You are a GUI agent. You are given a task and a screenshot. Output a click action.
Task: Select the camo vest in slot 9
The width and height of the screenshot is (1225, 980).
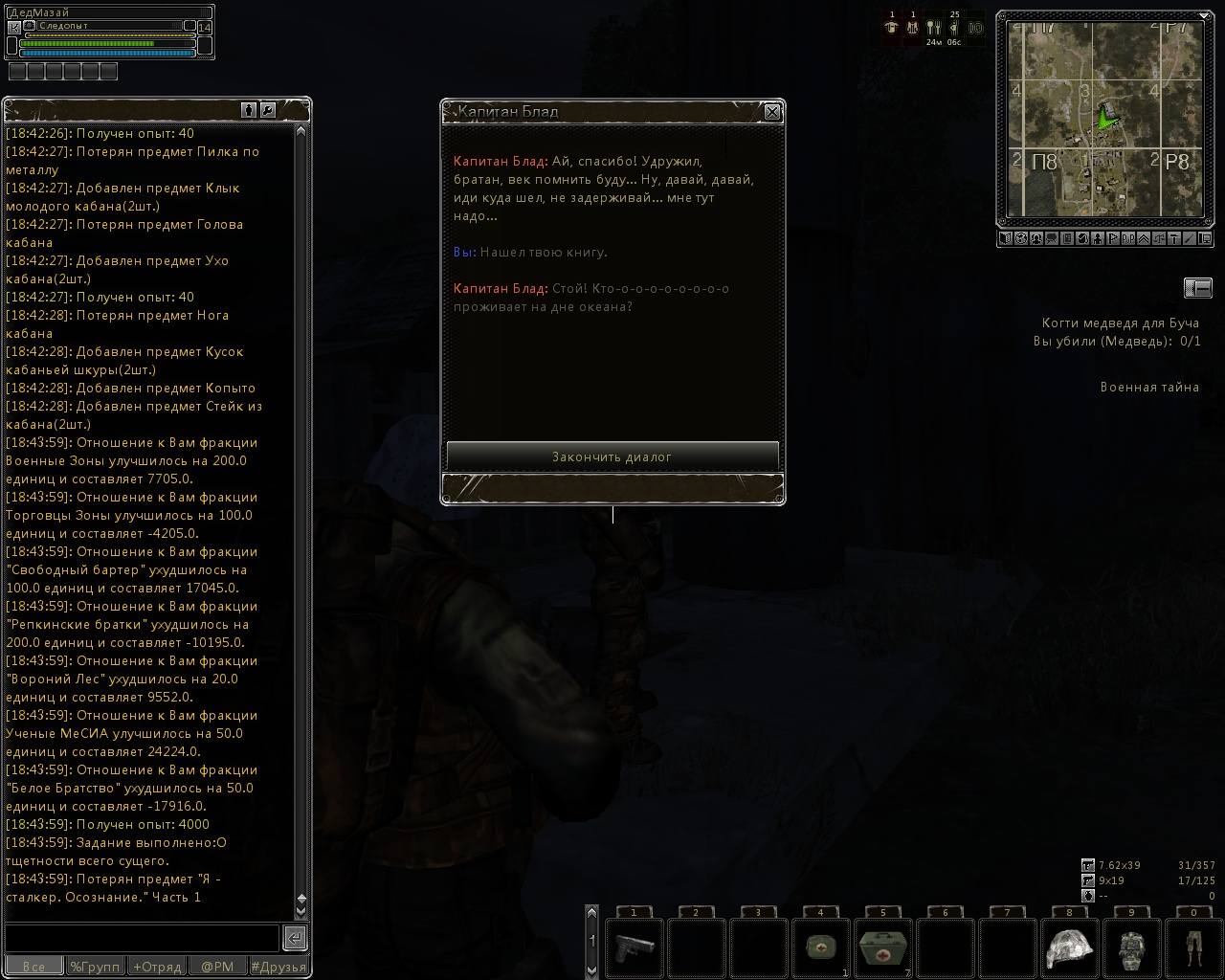click(1131, 947)
